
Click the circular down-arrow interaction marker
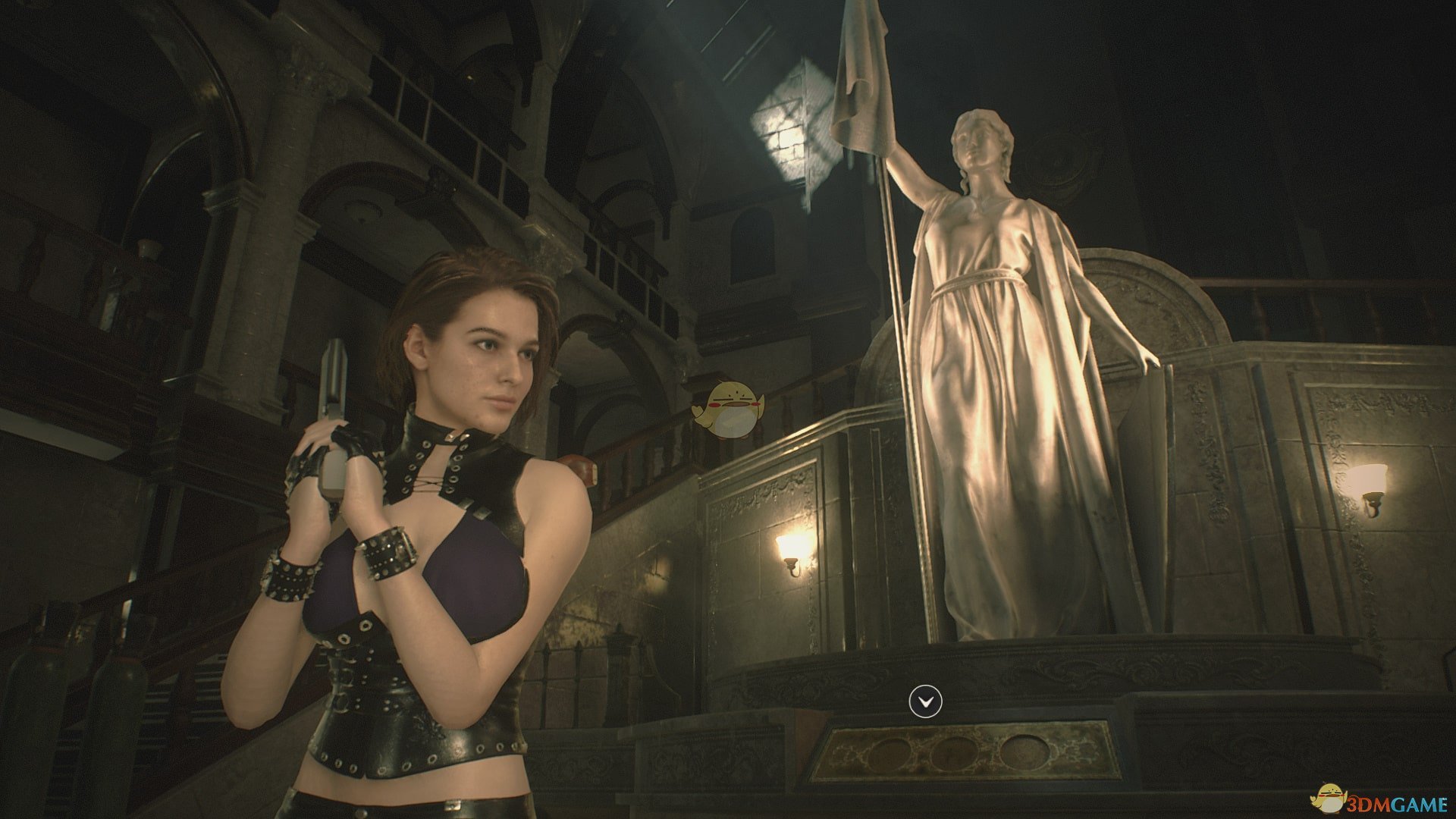(x=925, y=701)
